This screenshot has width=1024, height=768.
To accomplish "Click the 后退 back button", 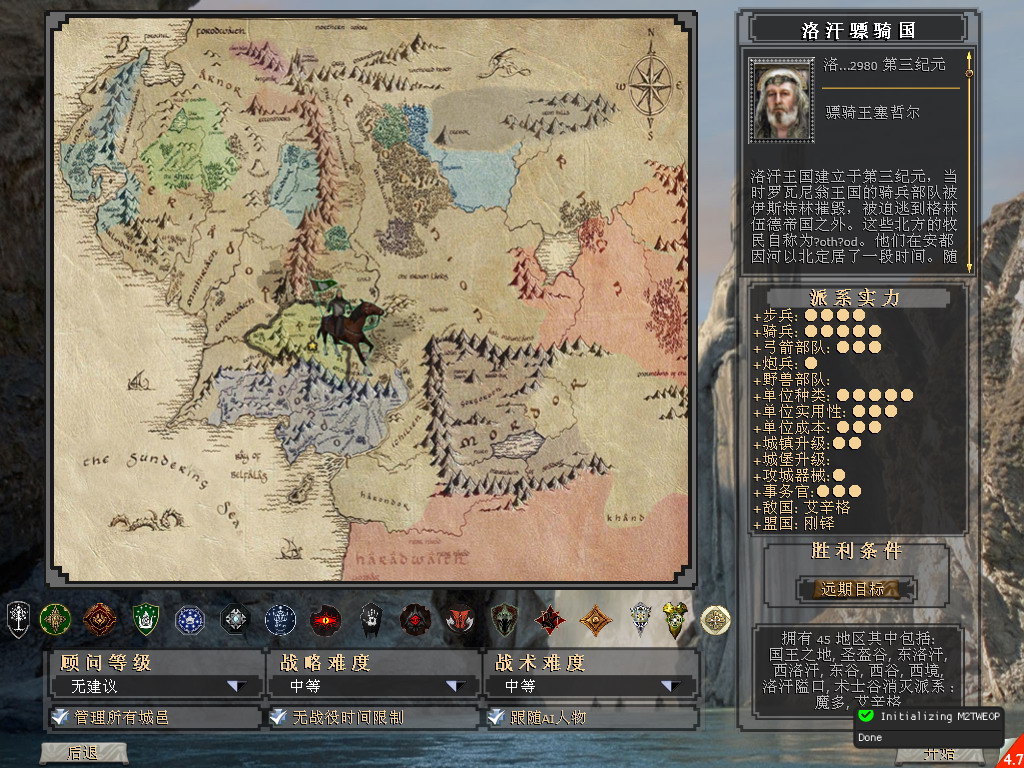I will click(x=82, y=753).
